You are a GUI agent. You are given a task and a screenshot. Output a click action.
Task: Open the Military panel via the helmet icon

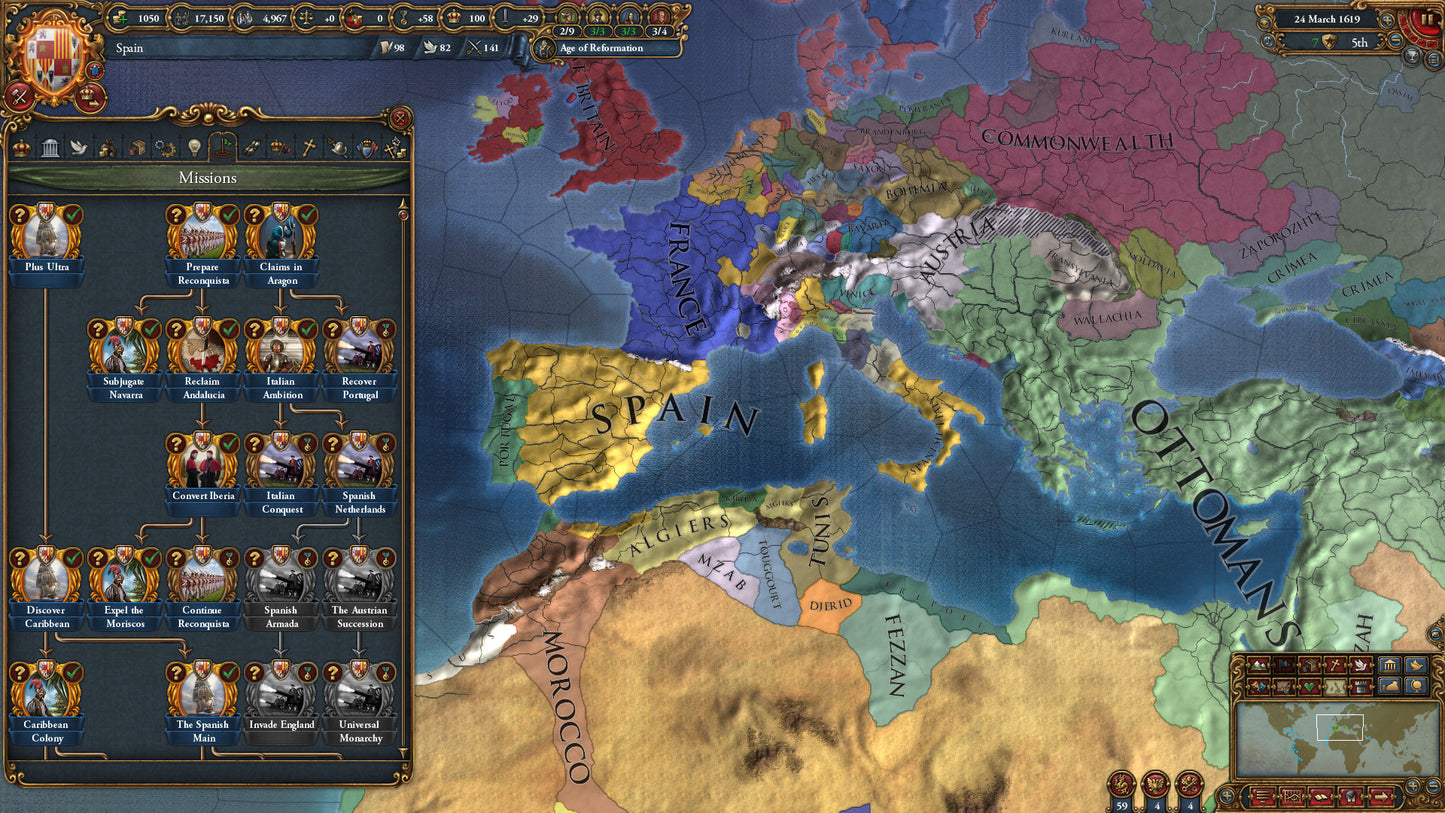coord(336,148)
